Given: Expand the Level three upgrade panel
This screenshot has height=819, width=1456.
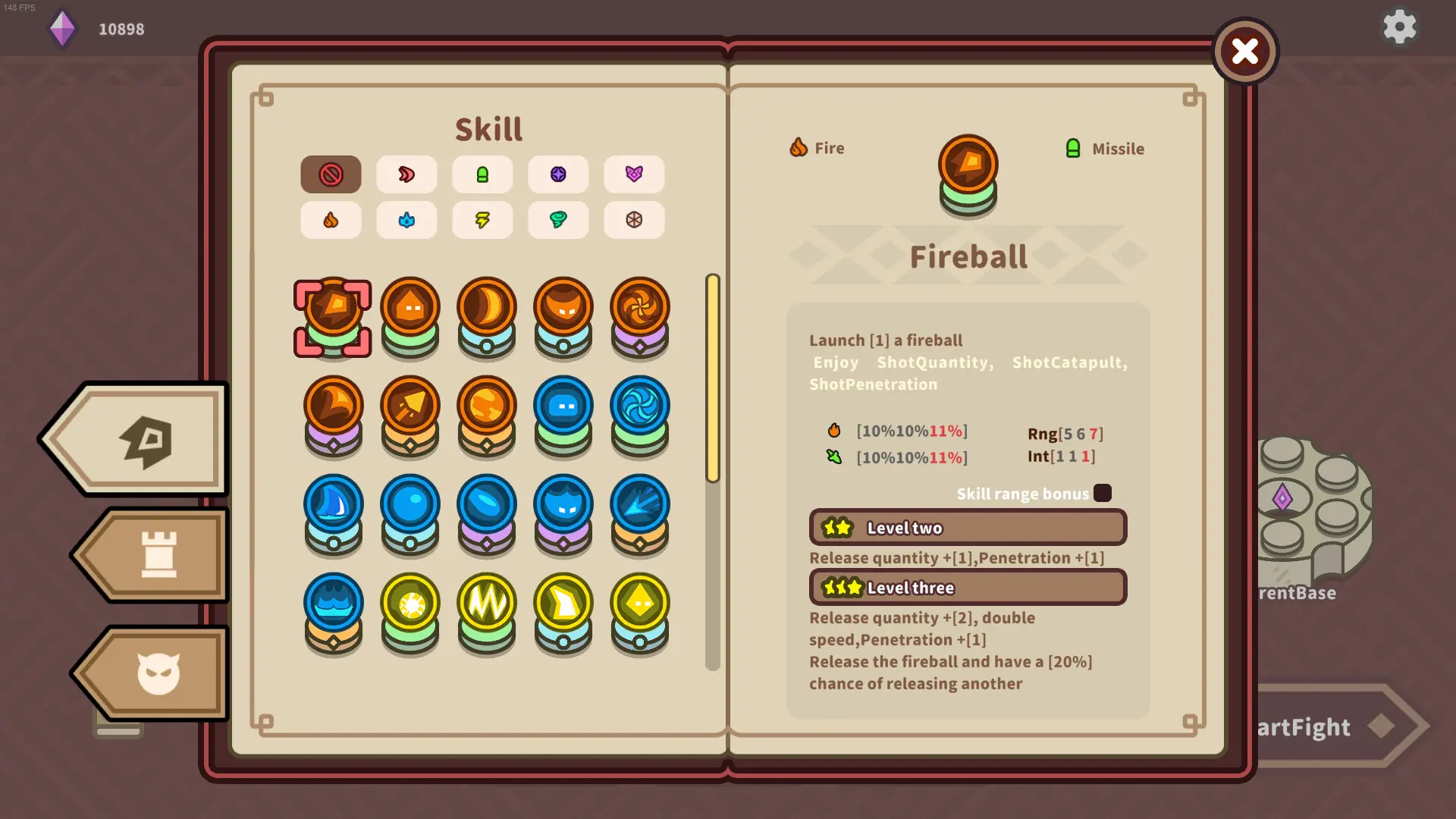Looking at the screenshot, I should pos(968,587).
